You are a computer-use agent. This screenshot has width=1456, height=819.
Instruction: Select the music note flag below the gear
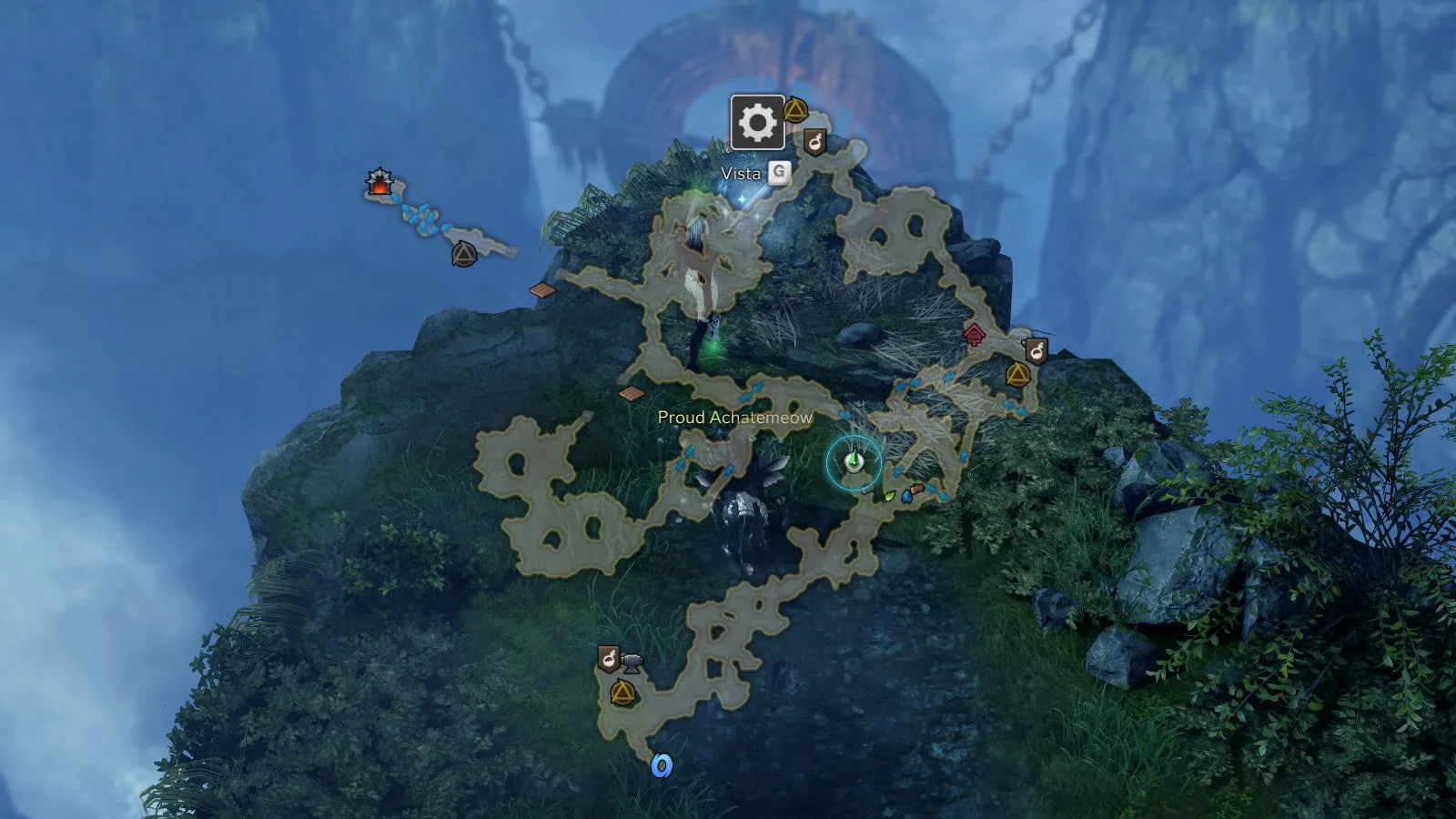click(x=814, y=142)
